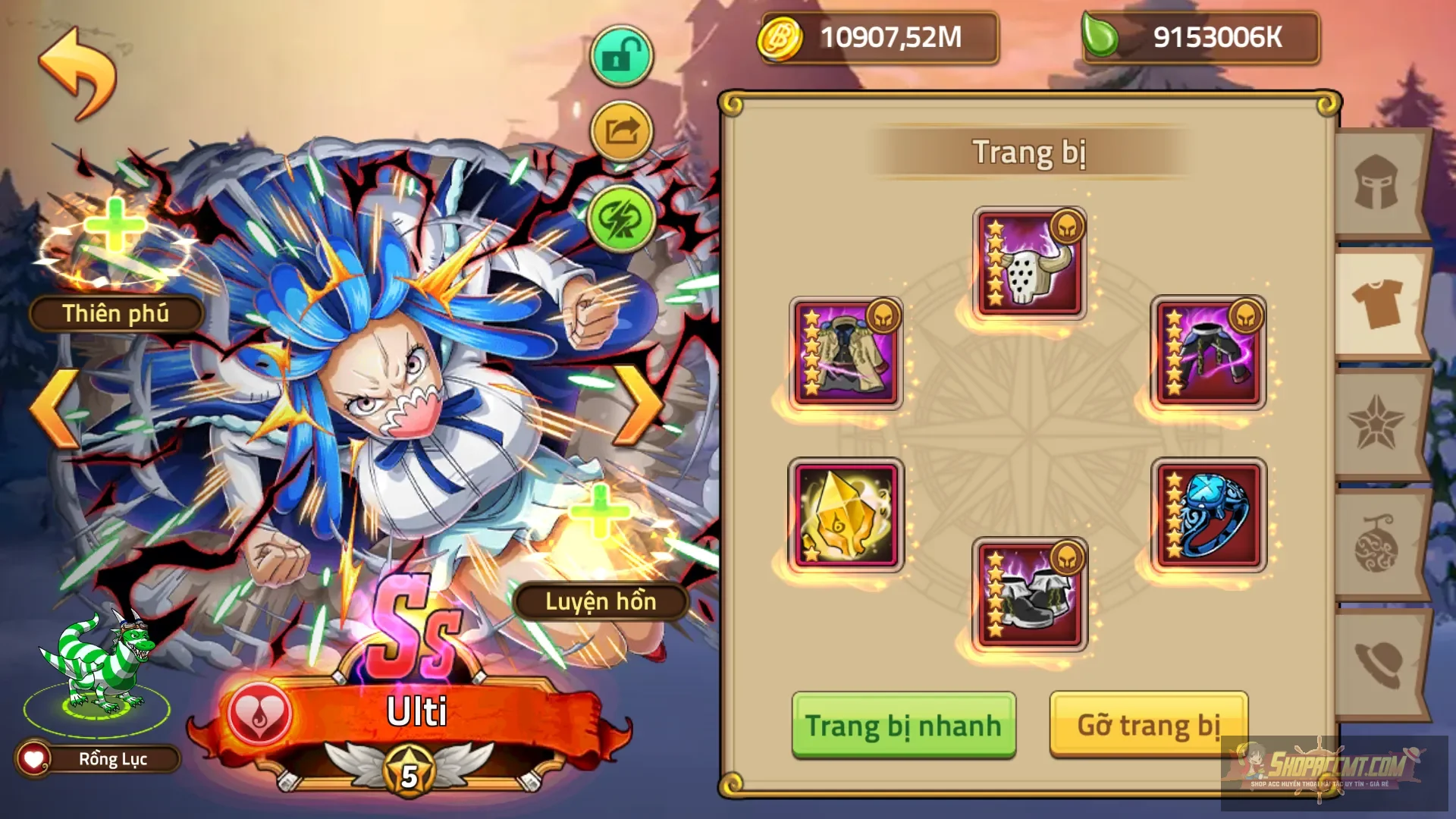The image size is (1456, 819).
Task: Open Thiên phú panel
Action: [114, 312]
